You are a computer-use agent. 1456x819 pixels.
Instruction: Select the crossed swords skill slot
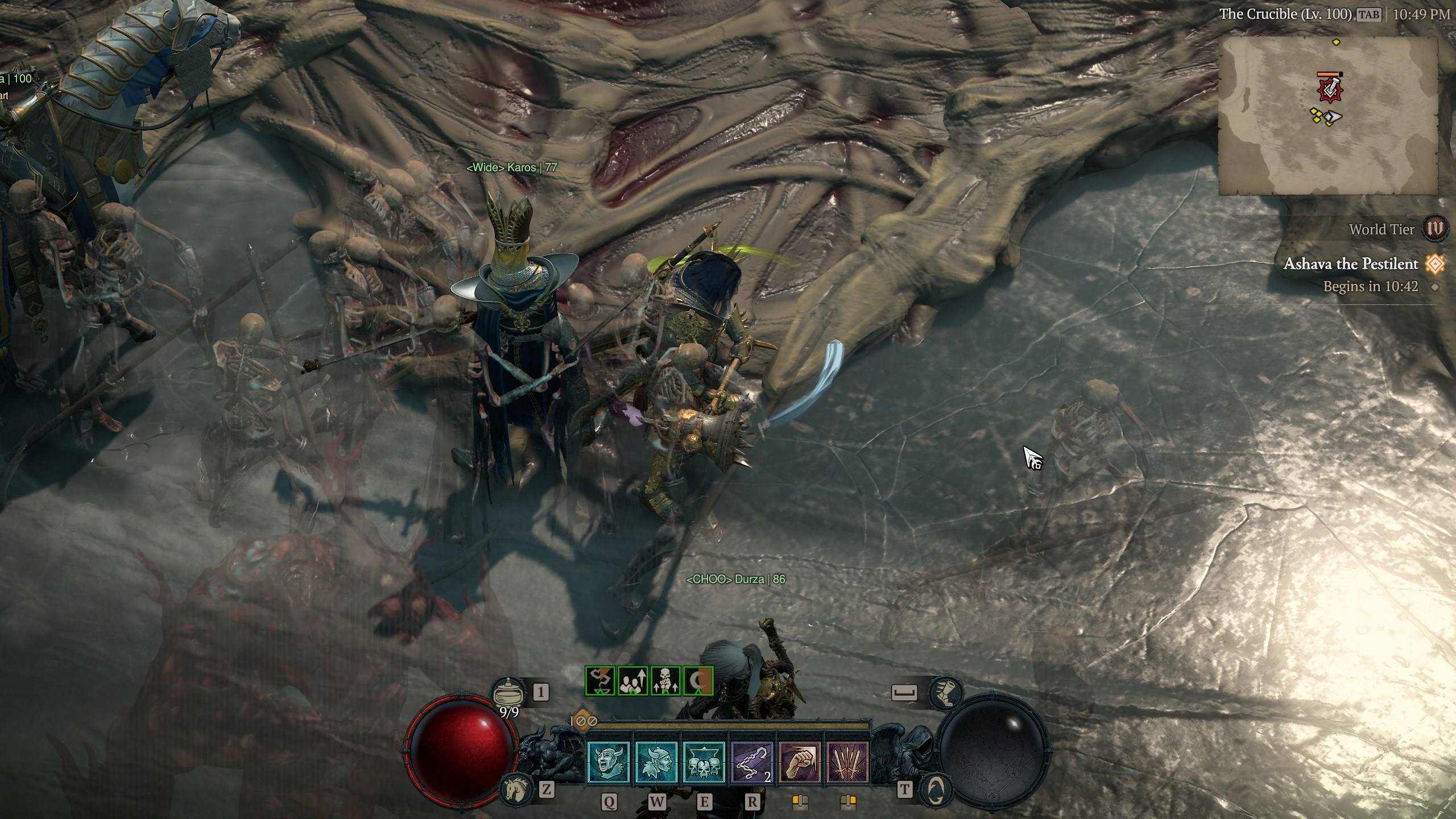pyautogui.click(x=847, y=762)
